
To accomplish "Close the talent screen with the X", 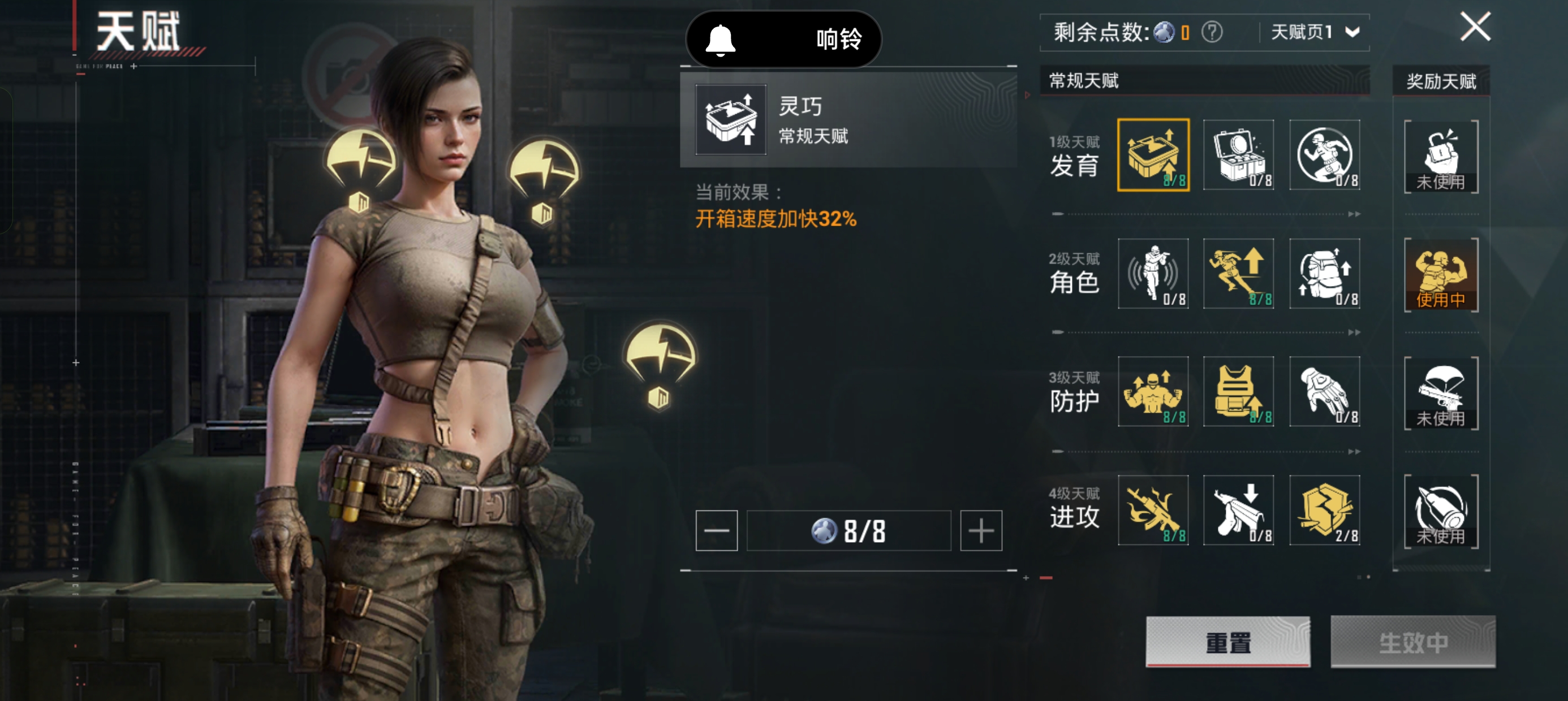I will 1475,27.
